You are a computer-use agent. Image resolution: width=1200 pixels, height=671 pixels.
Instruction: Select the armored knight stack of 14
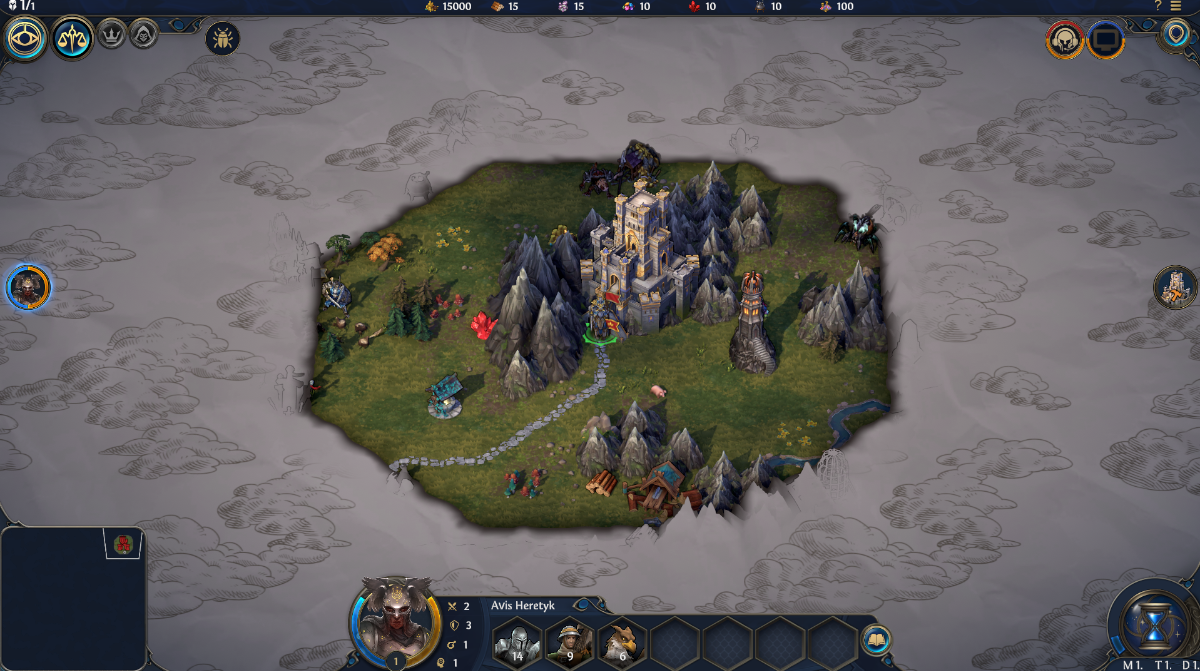tap(518, 642)
